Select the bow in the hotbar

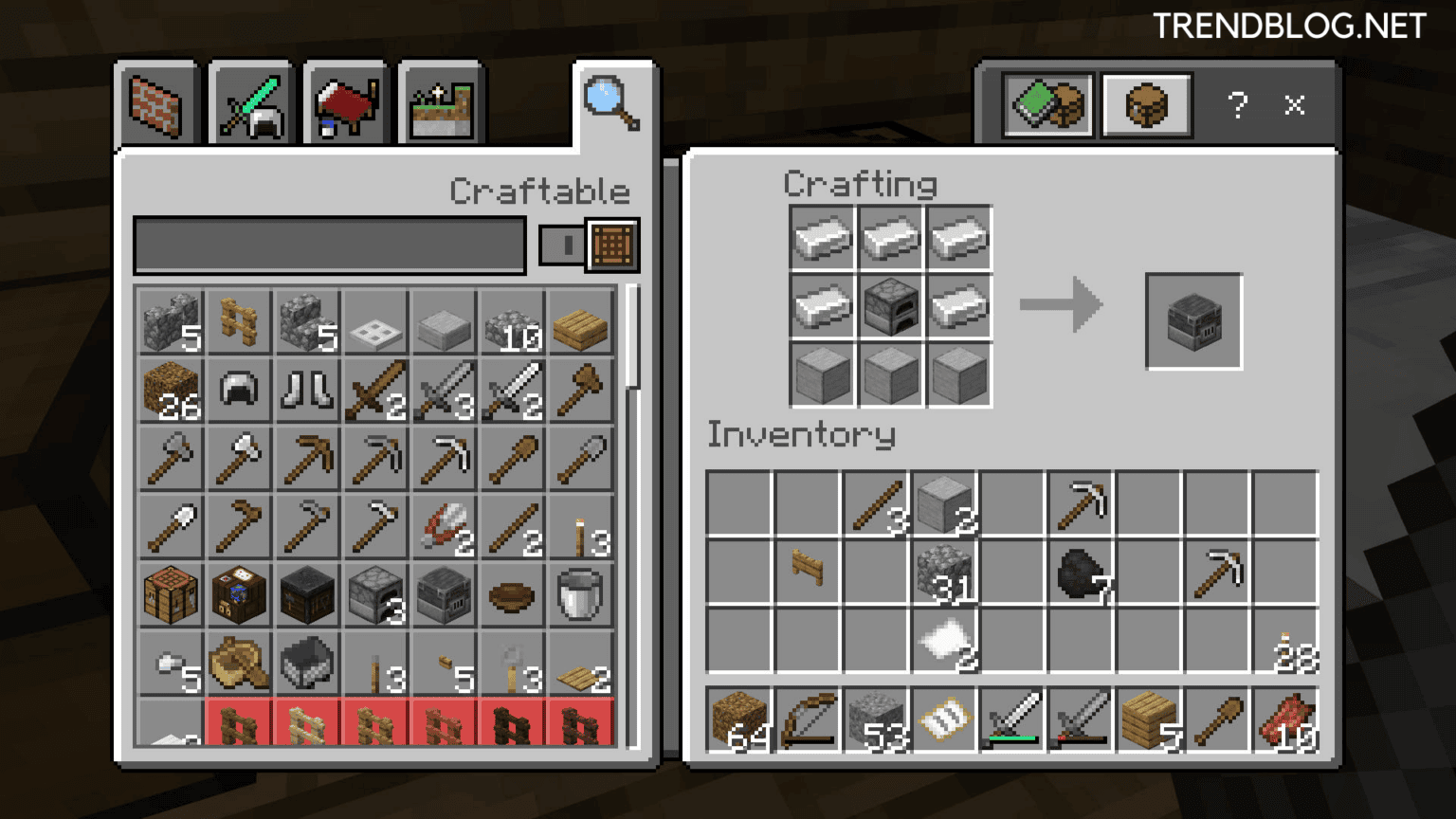tap(808, 720)
